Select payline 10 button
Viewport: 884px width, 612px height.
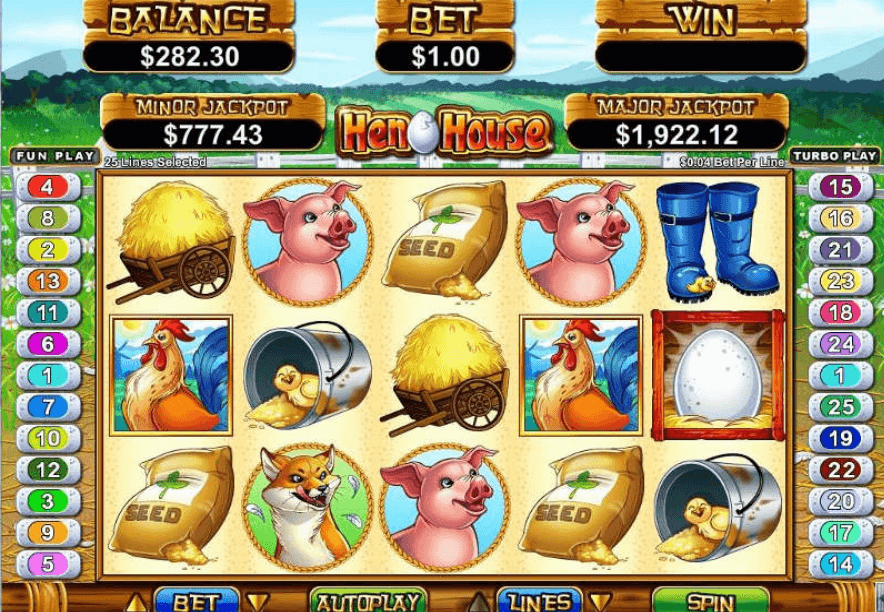[47, 438]
